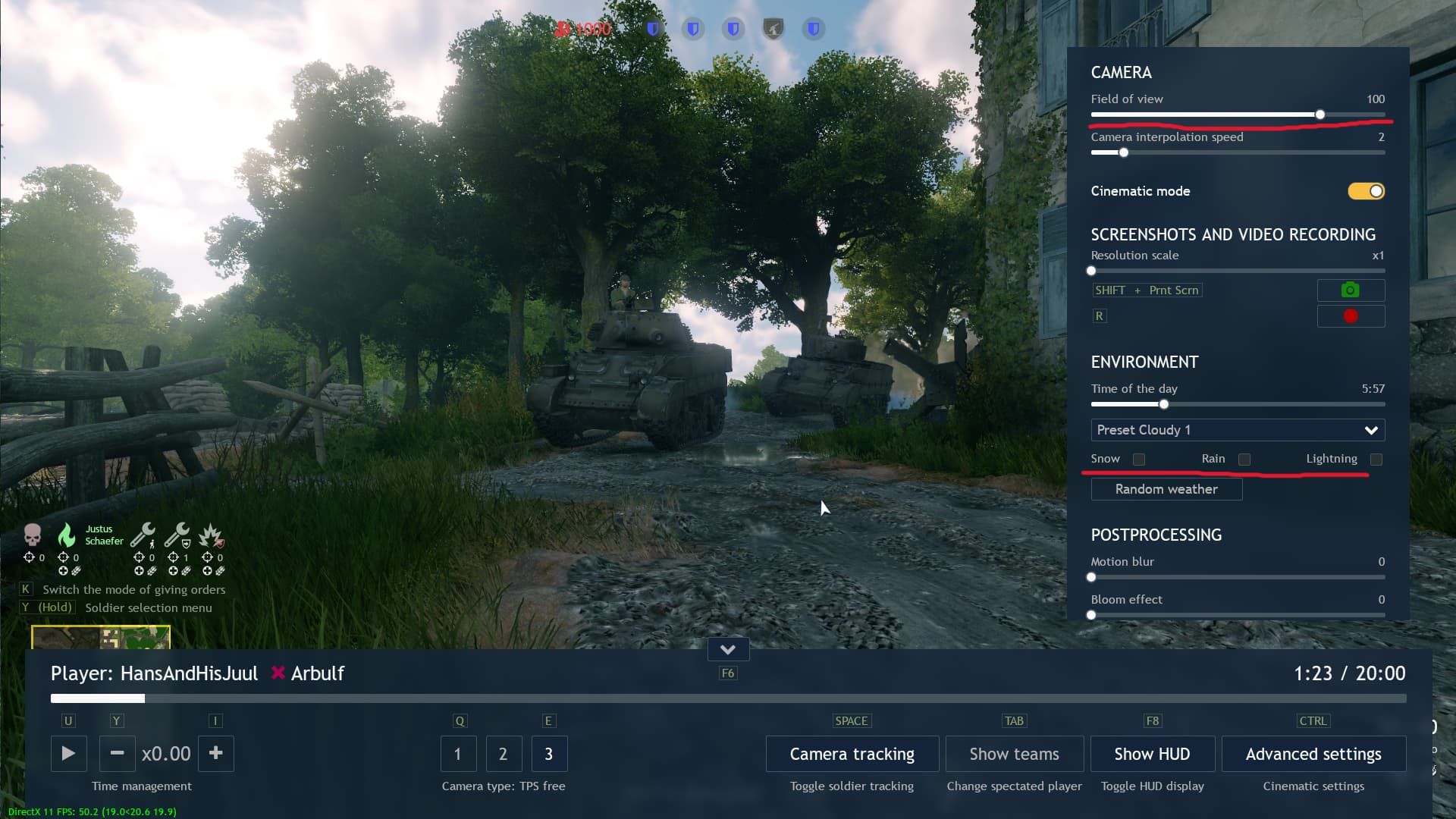Click the first blue squad shield icon
Screen dimensions: 1456x819
pos(653,29)
